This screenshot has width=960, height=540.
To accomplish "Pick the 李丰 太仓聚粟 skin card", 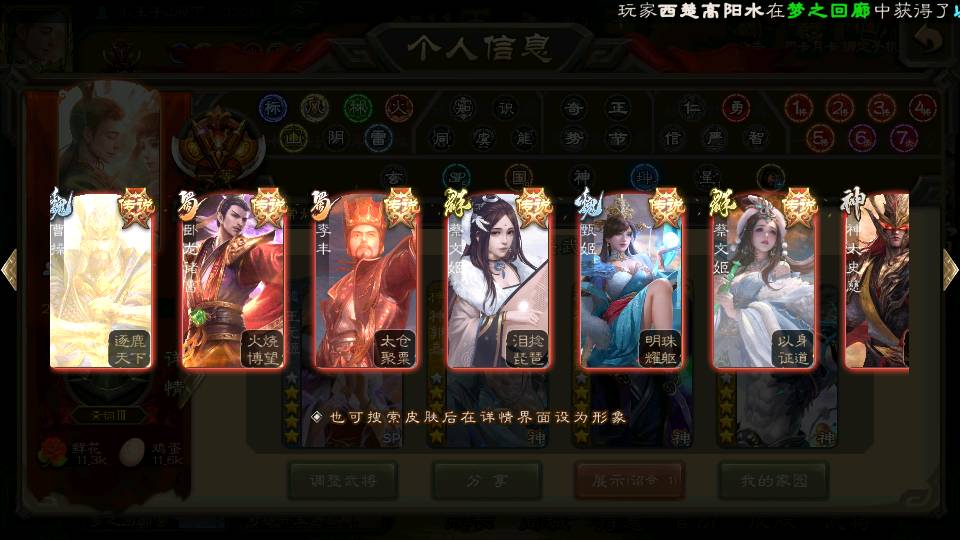I will pyautogui.click(x=366, y=282).
